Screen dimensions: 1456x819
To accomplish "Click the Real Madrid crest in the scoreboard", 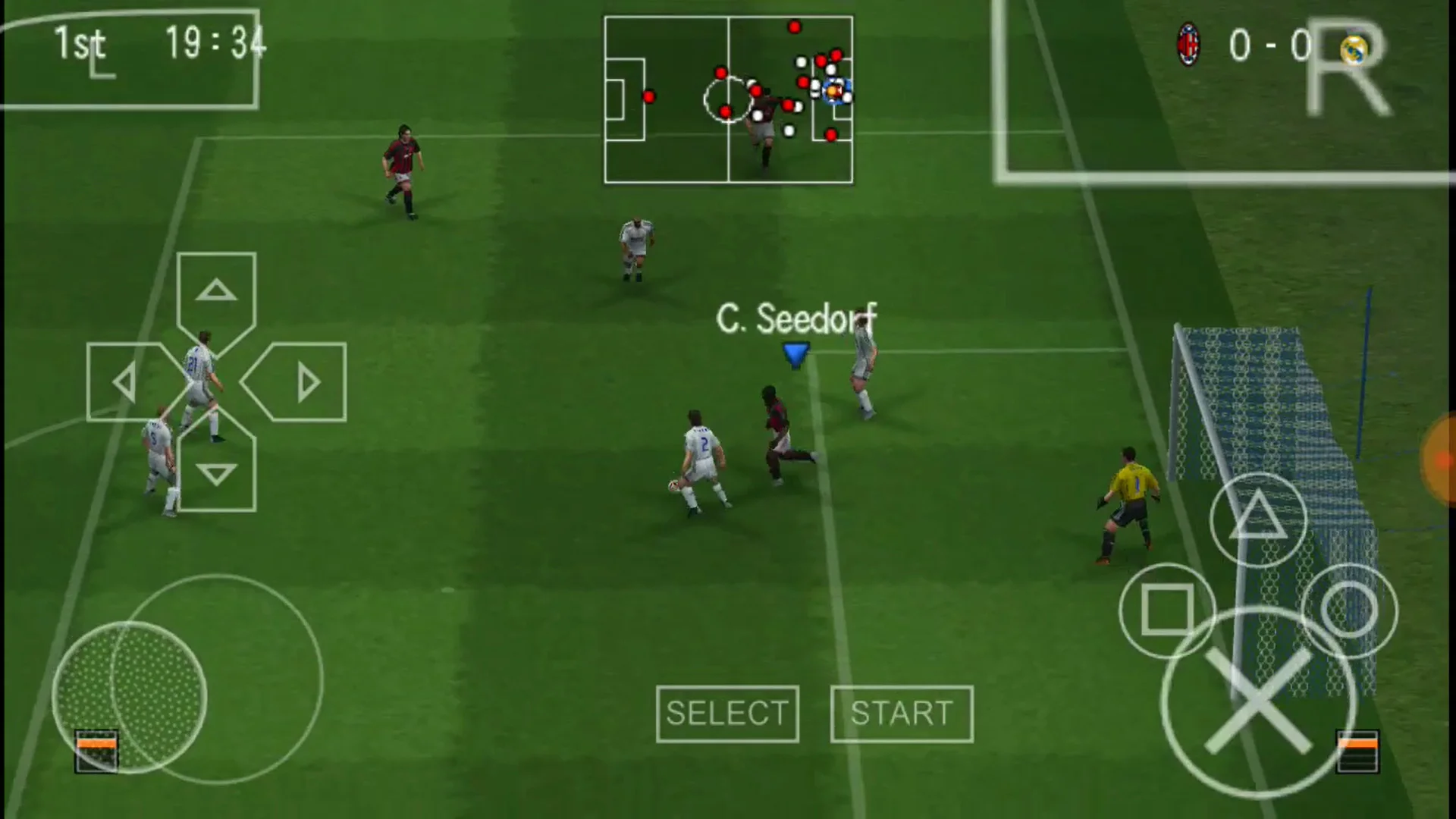I will click(1354, 52).
